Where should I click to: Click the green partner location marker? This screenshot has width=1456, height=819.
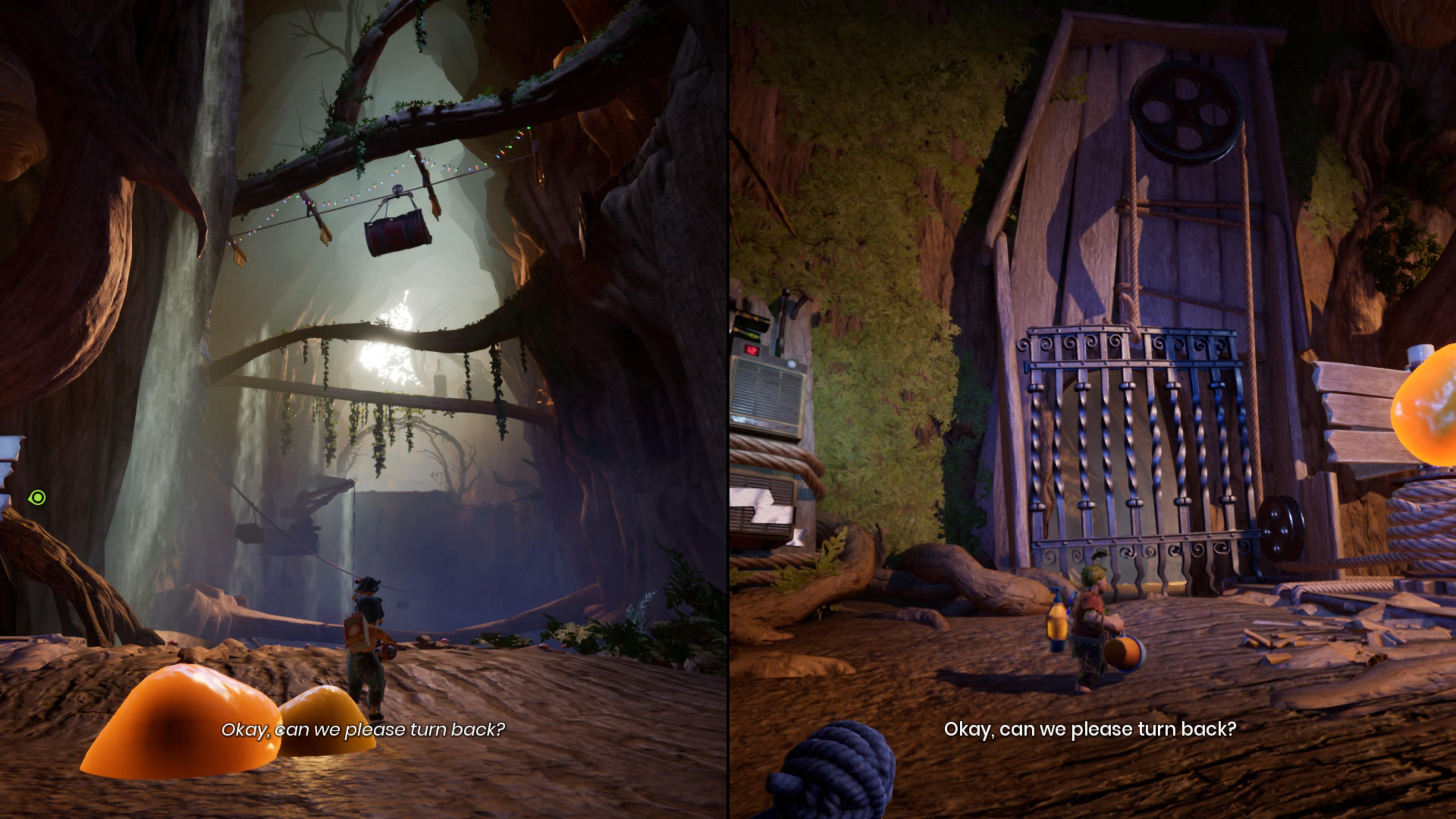coord(37,497)
